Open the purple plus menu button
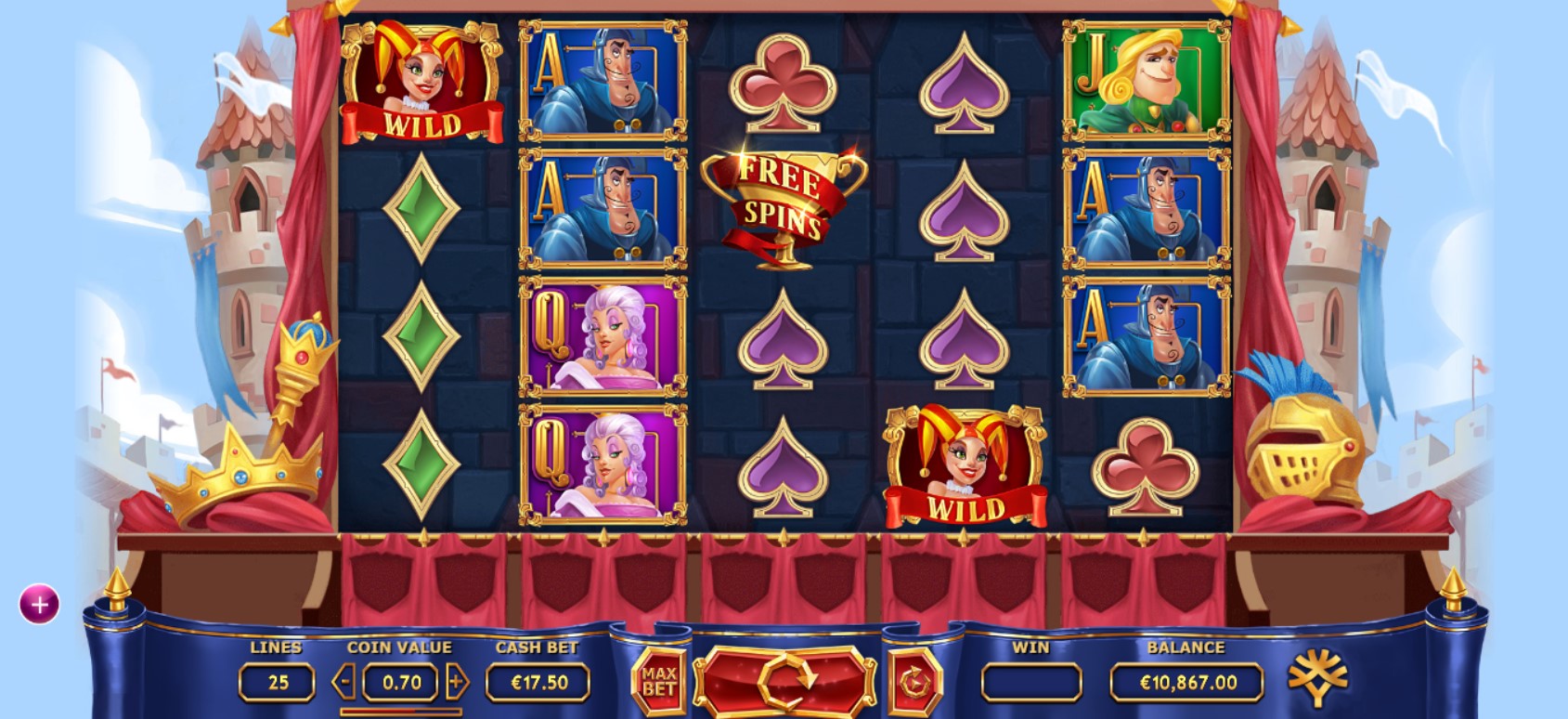The height and width of the screenshot is (719, 1568). pos(39,605)
